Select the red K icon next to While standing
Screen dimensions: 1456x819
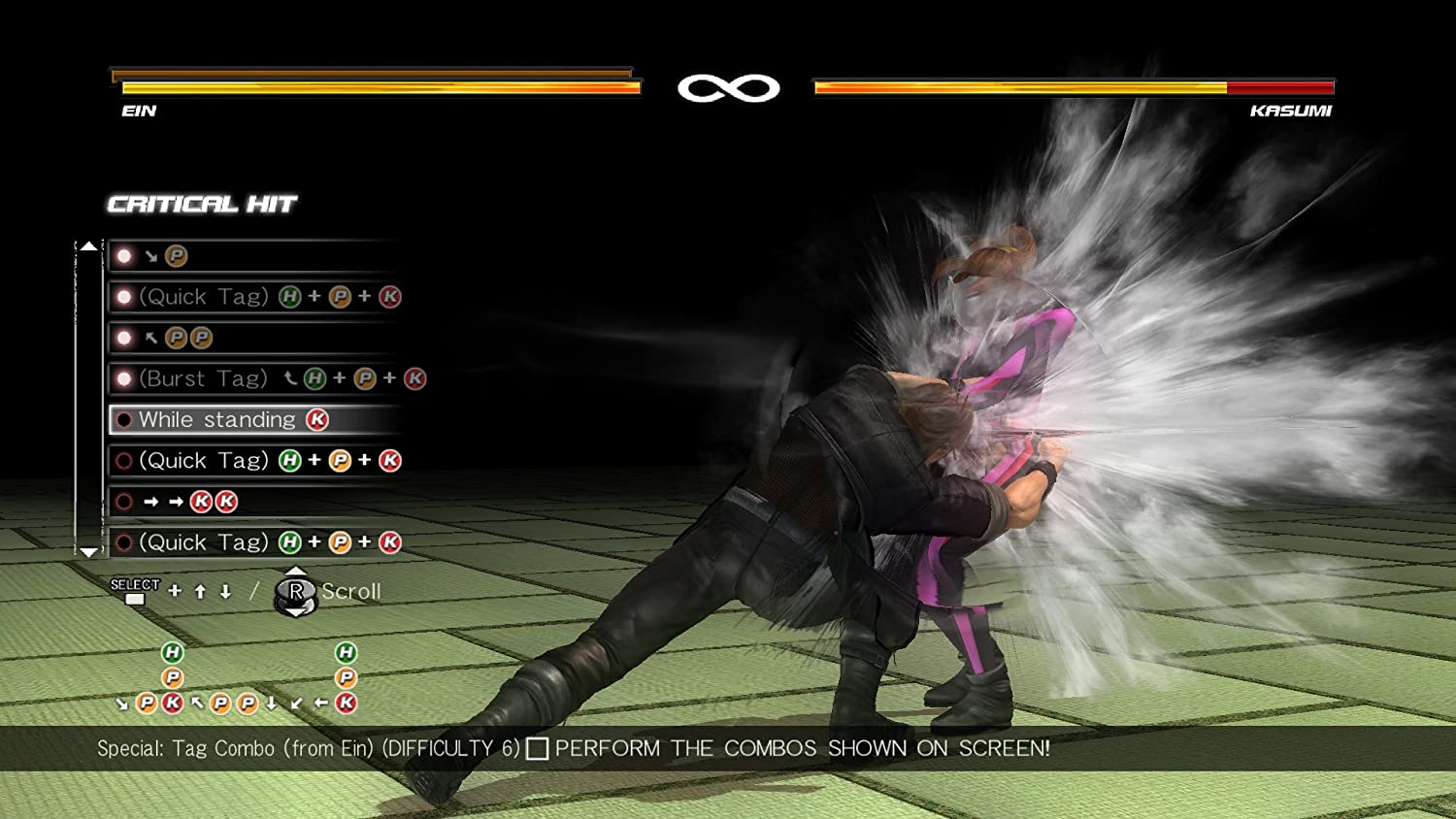click(x=319, y=419)
